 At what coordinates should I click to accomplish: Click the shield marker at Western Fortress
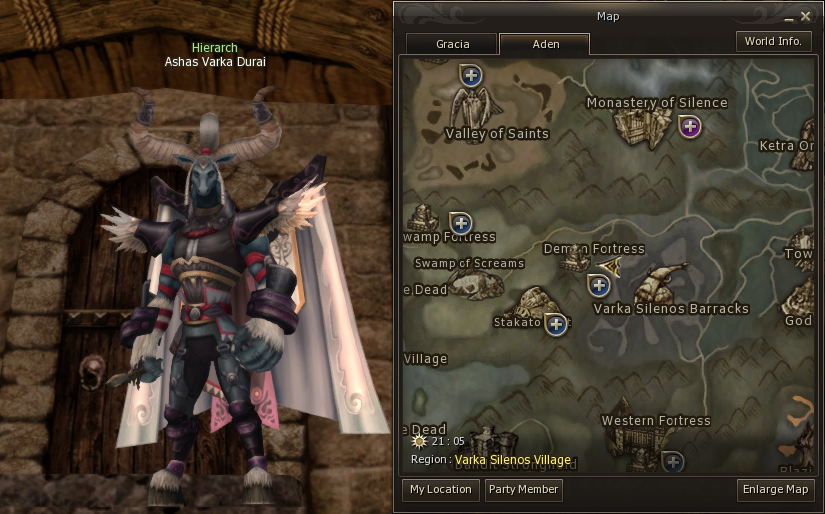coord(672,461)
